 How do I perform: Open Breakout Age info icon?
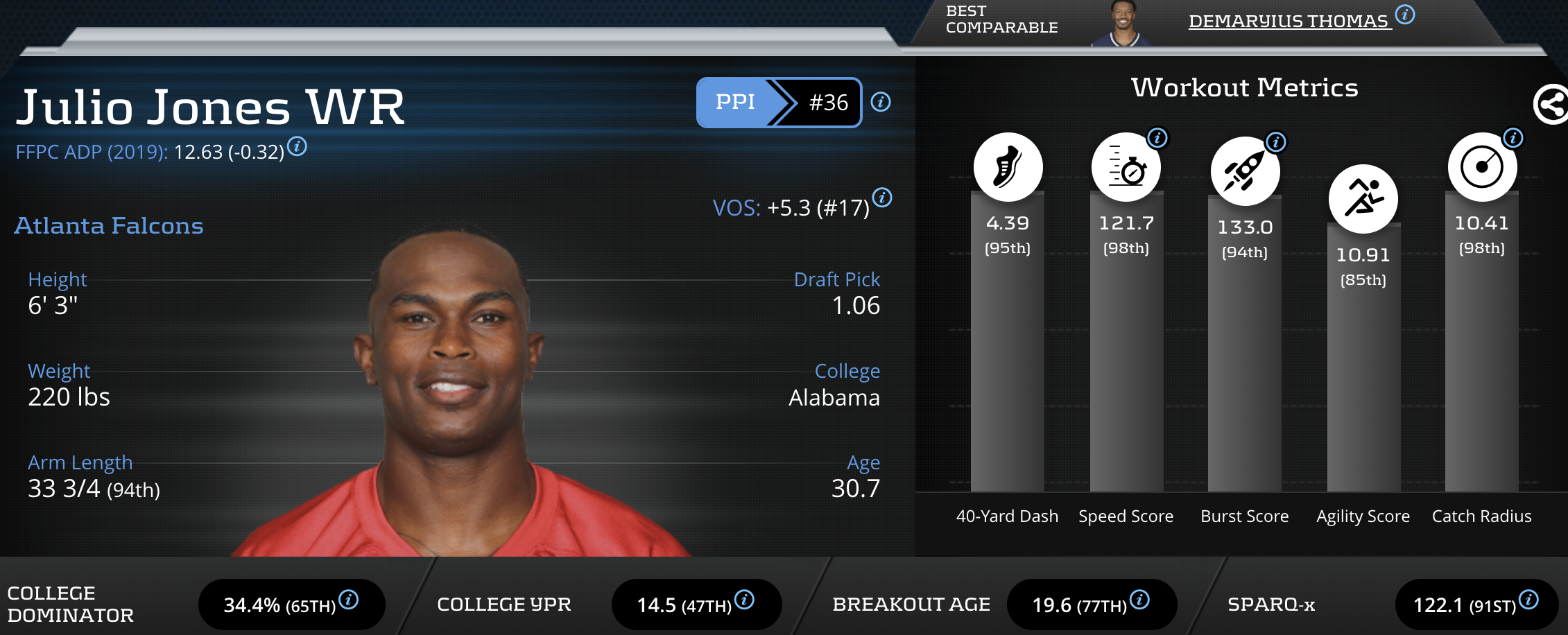tap(1139, 600)
